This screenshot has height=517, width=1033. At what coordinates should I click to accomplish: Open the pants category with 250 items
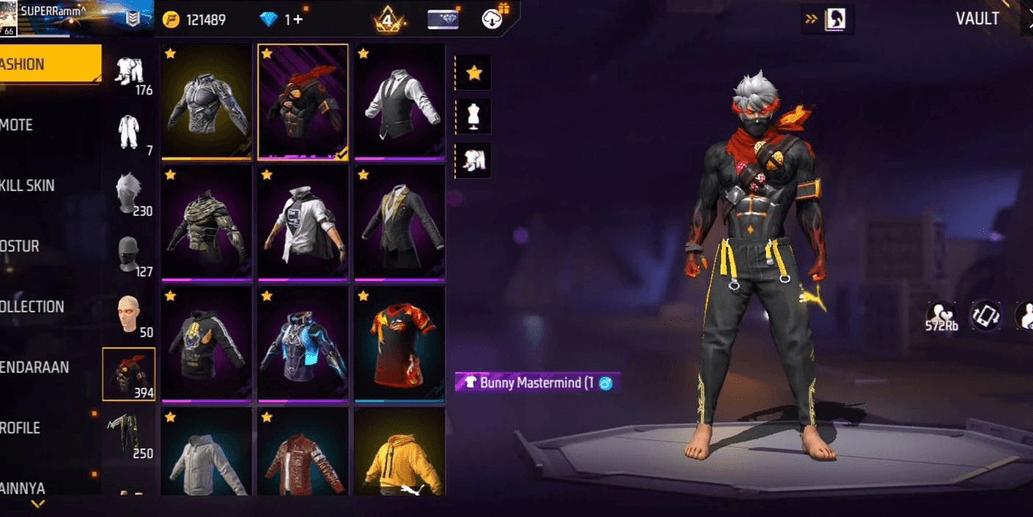129,436
